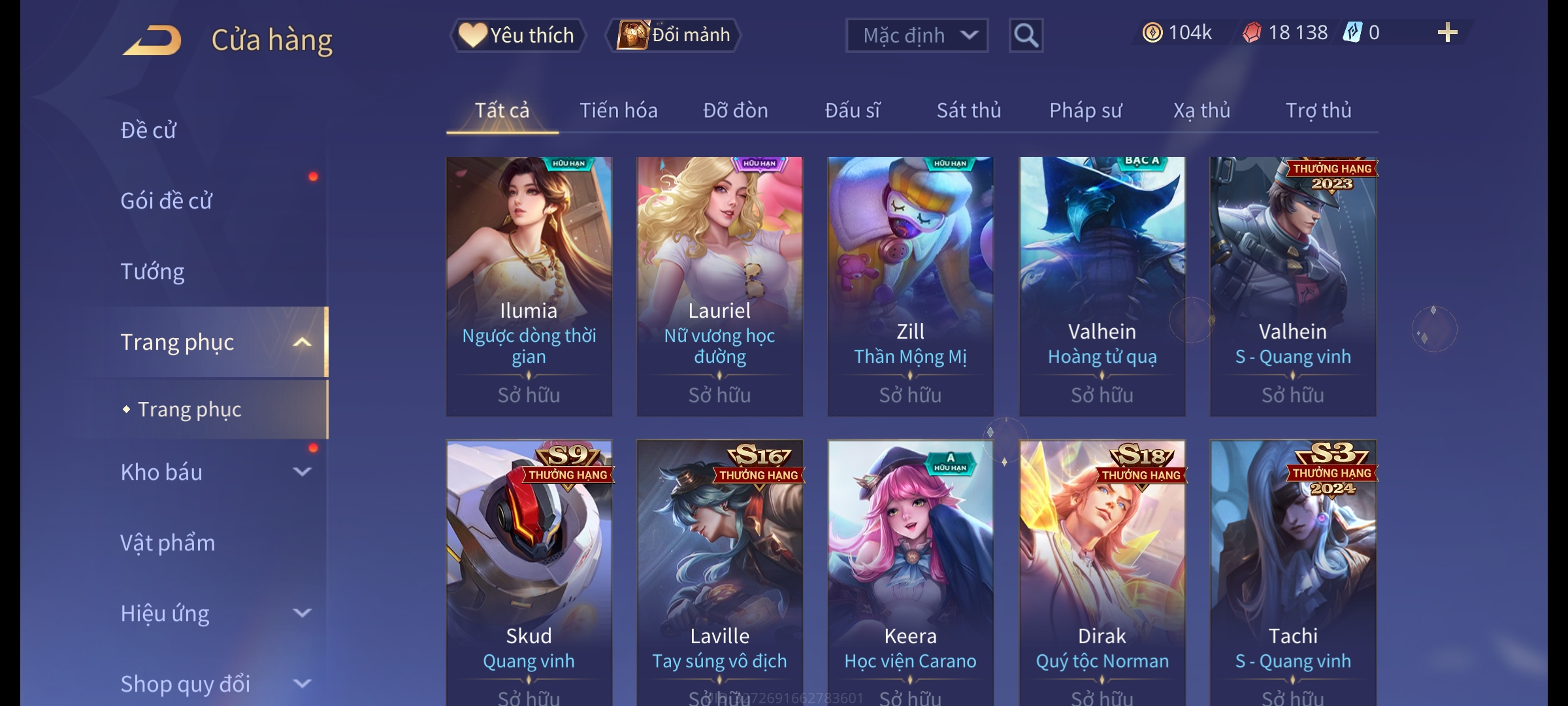Viewport: 1568px width, 706px height.
Task: Go back using the arrow button
Action: pos(152,40)
